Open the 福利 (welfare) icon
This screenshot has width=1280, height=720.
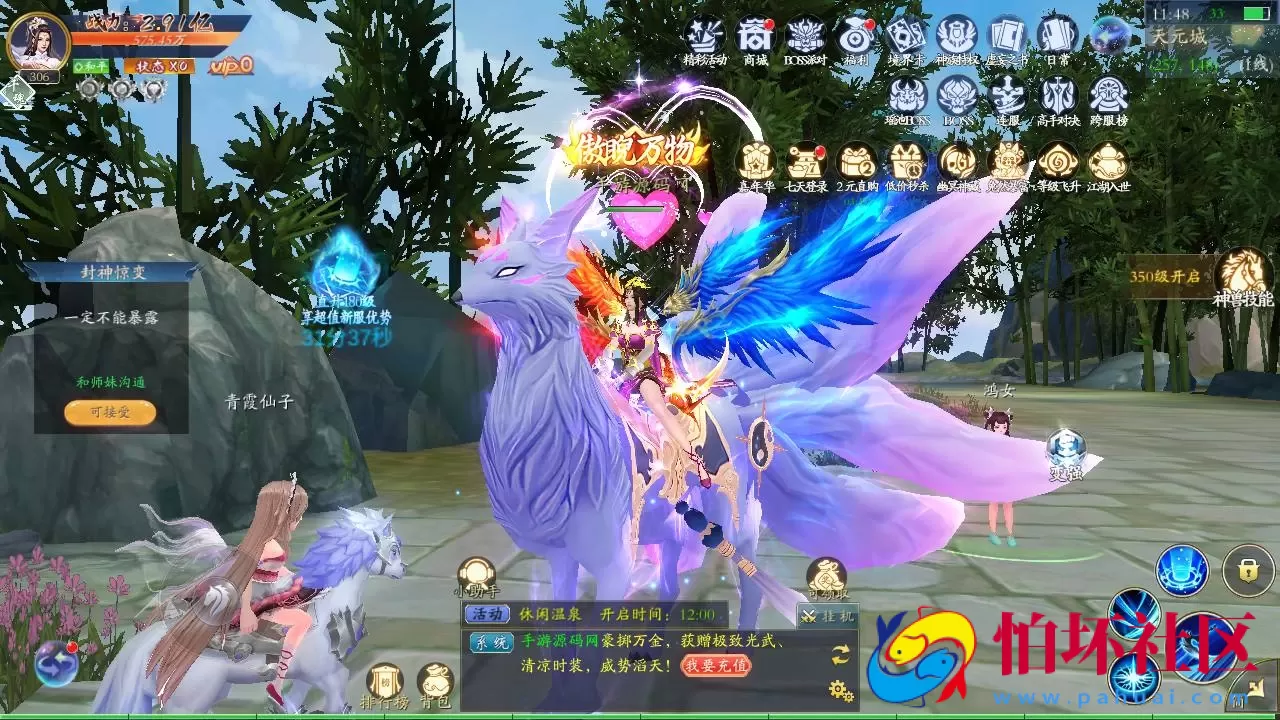pyautogui.click(x=856, y=38)
